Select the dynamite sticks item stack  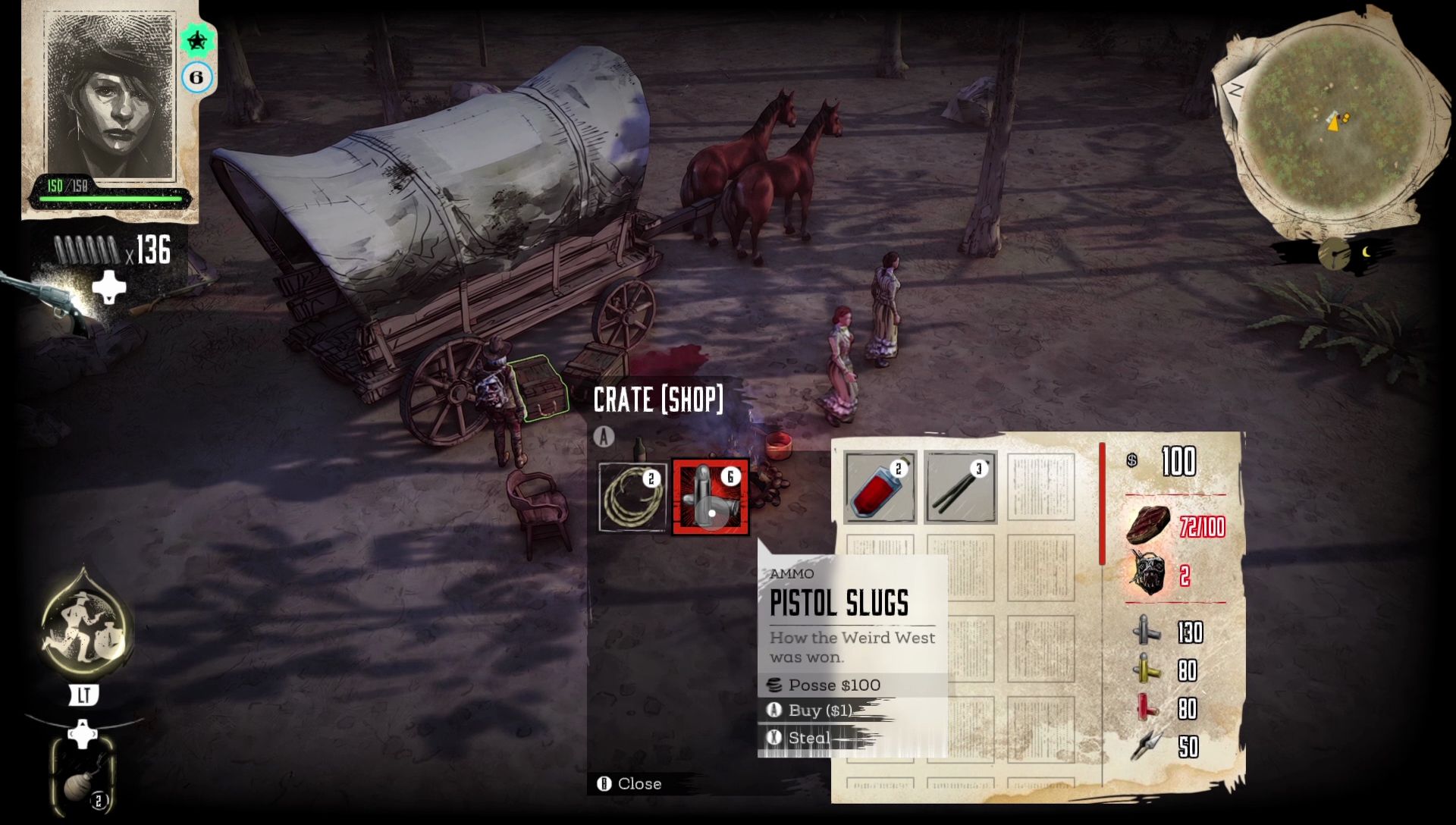pos(959,485)
